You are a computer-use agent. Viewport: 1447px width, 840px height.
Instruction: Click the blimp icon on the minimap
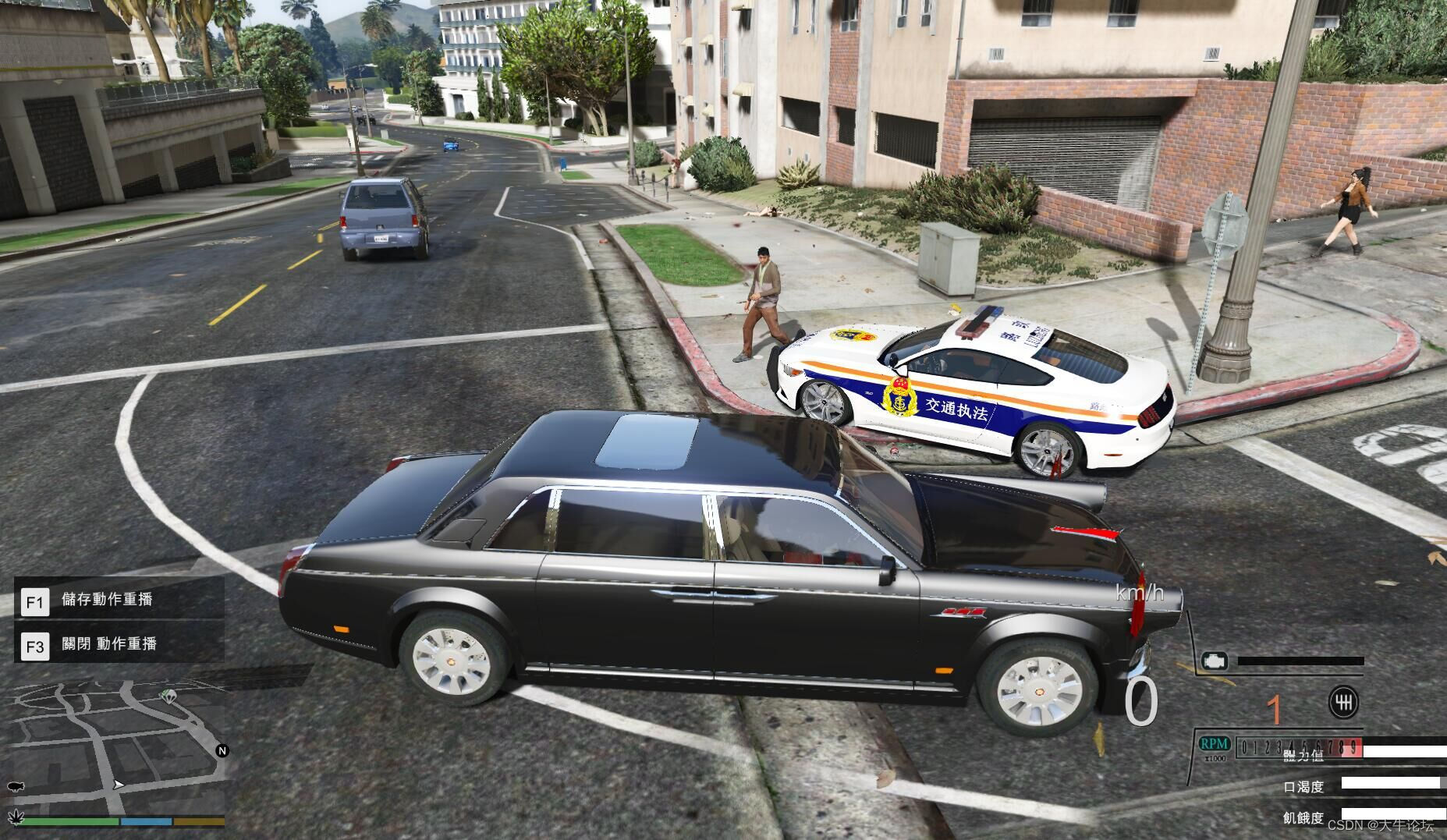point(16,786)
